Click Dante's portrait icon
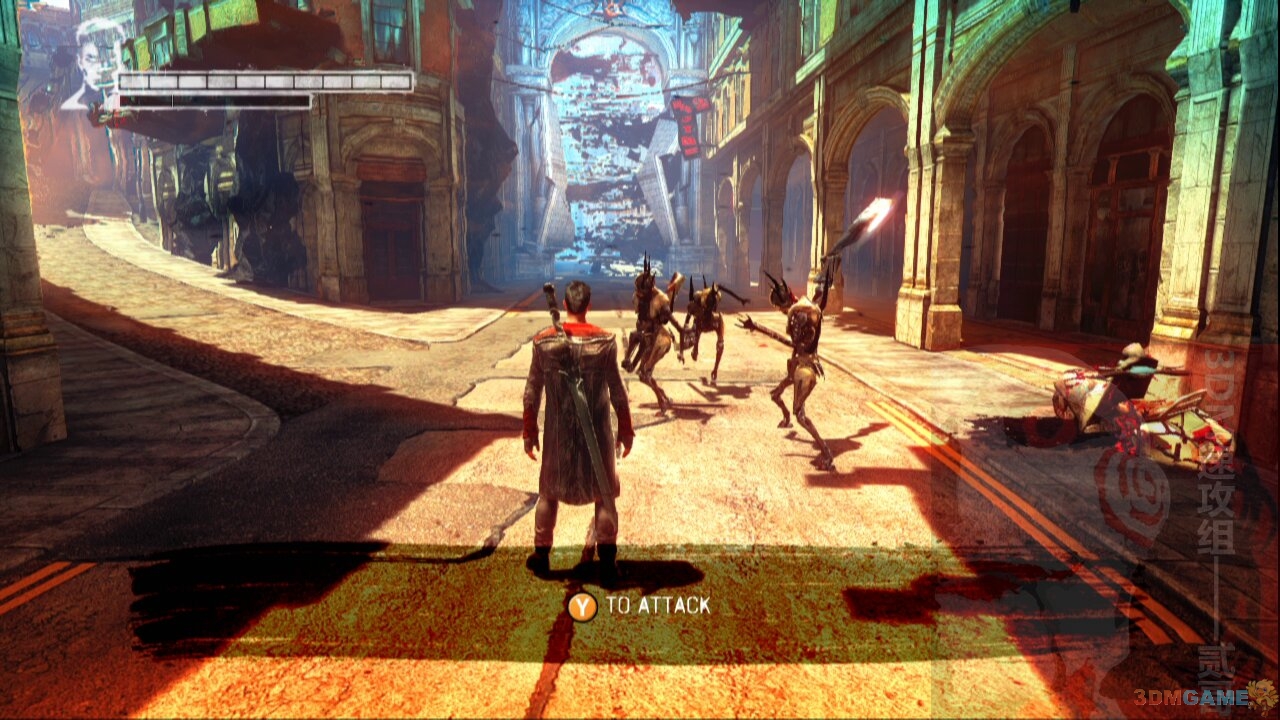The height and width of the screenshot is (720, 1280). pos(94,62)
